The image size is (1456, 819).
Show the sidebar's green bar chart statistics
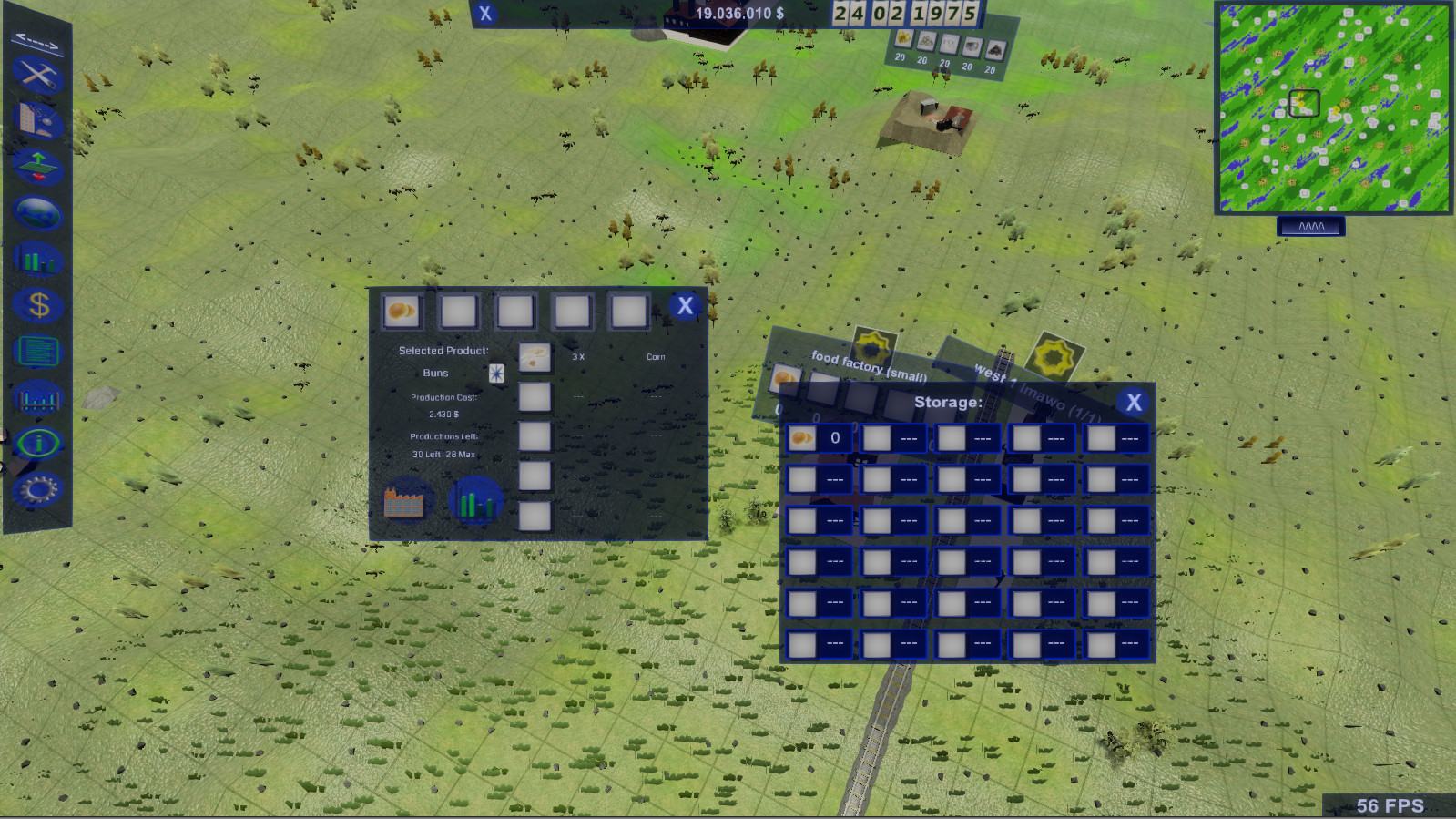37,261
